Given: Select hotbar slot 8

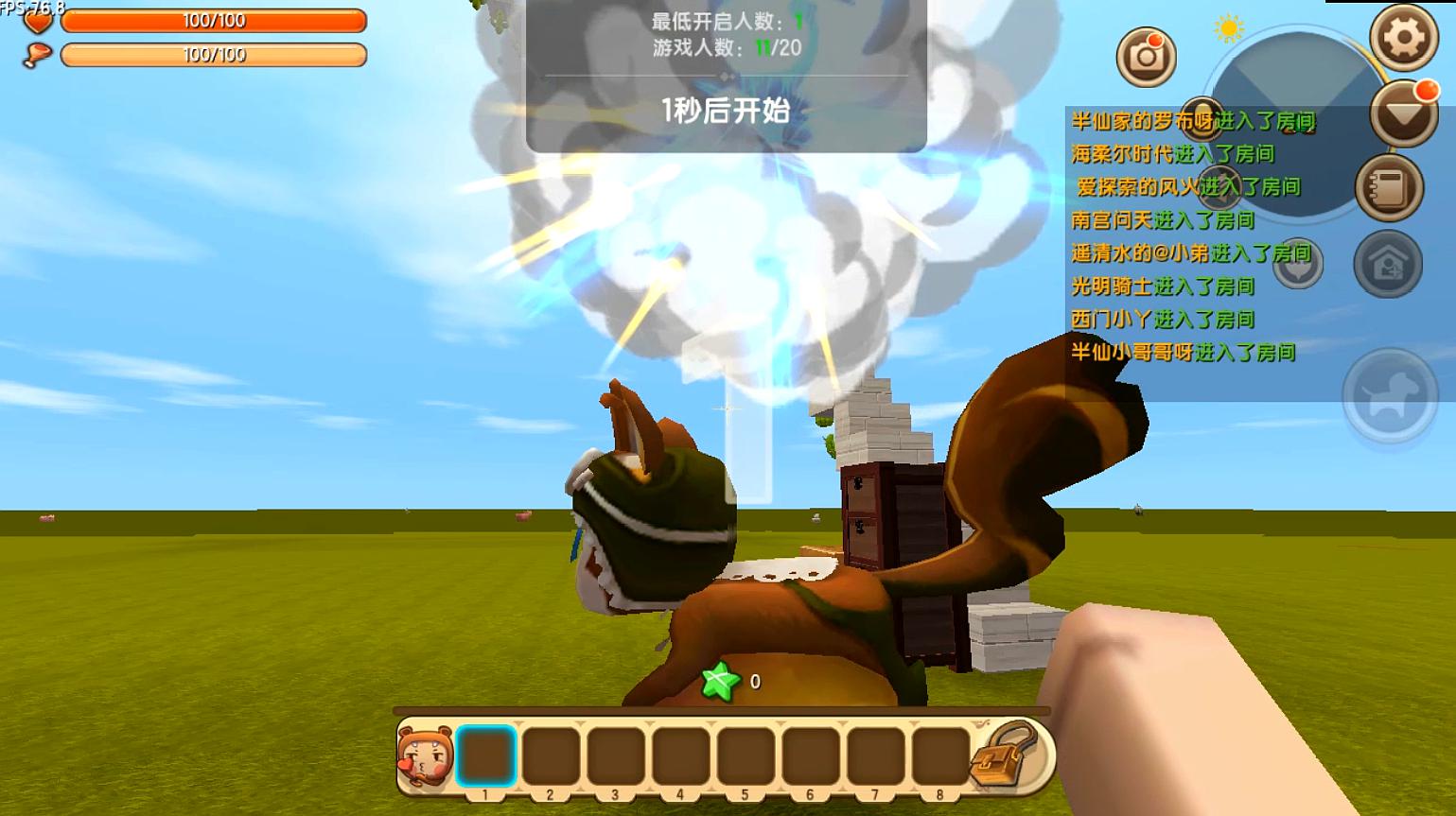Looking at the screenshot, I should click(x=940, y=755).
